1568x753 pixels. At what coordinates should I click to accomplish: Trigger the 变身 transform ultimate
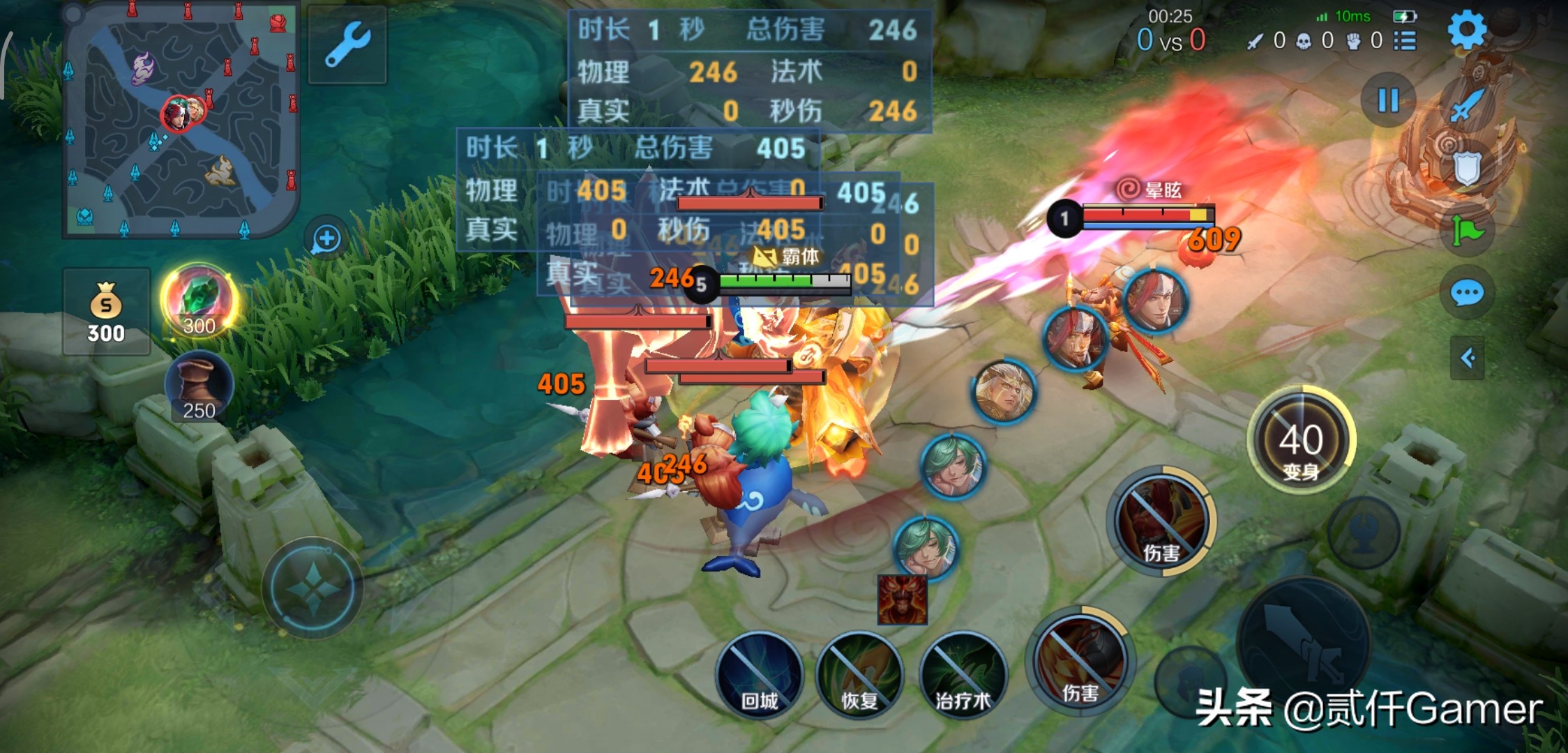pos(1301,441)
